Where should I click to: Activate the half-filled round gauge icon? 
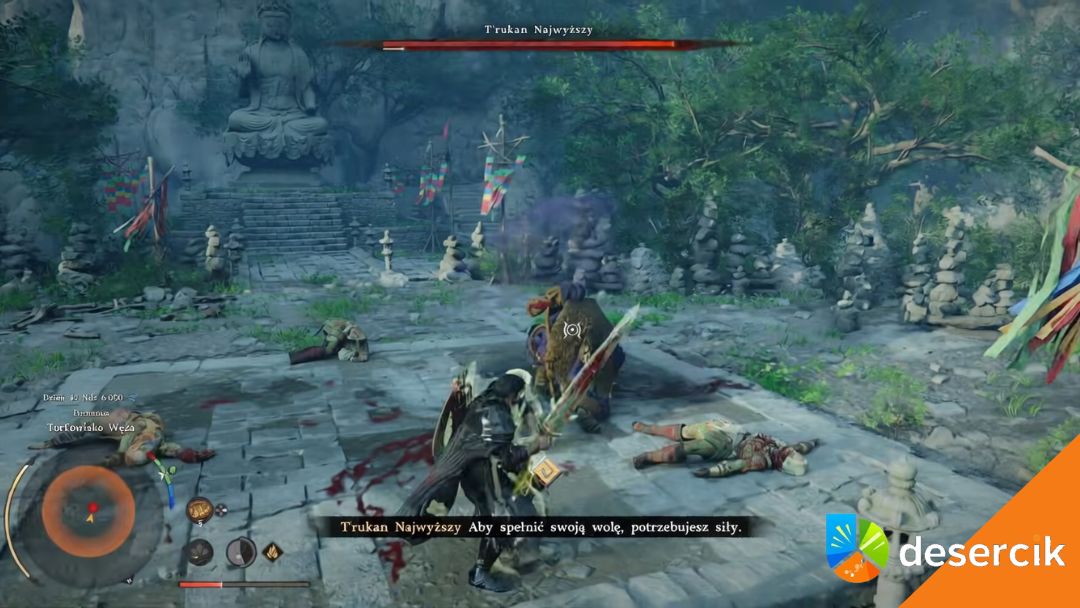240,551
